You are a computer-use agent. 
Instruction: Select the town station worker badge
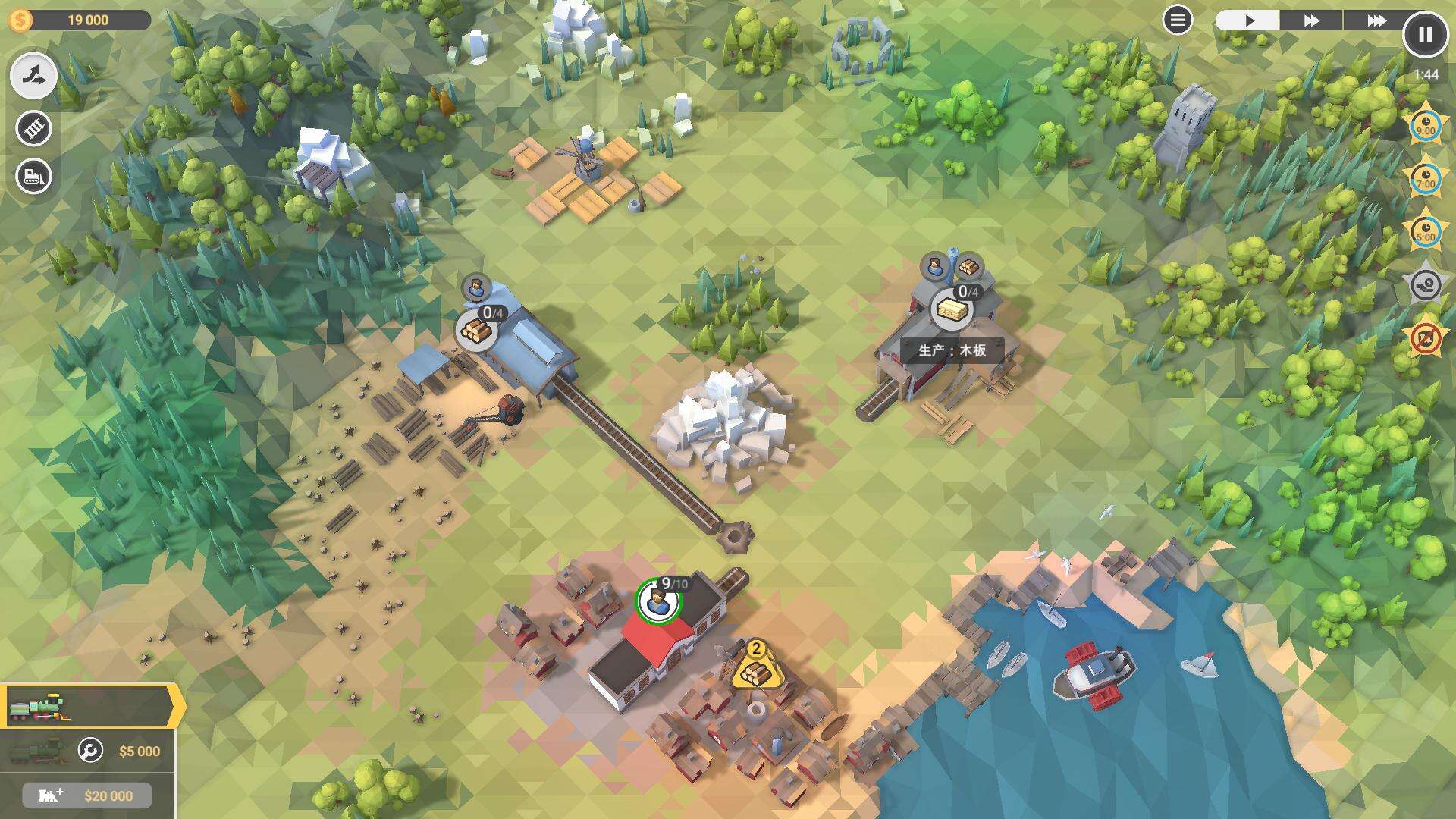(657, 602)
